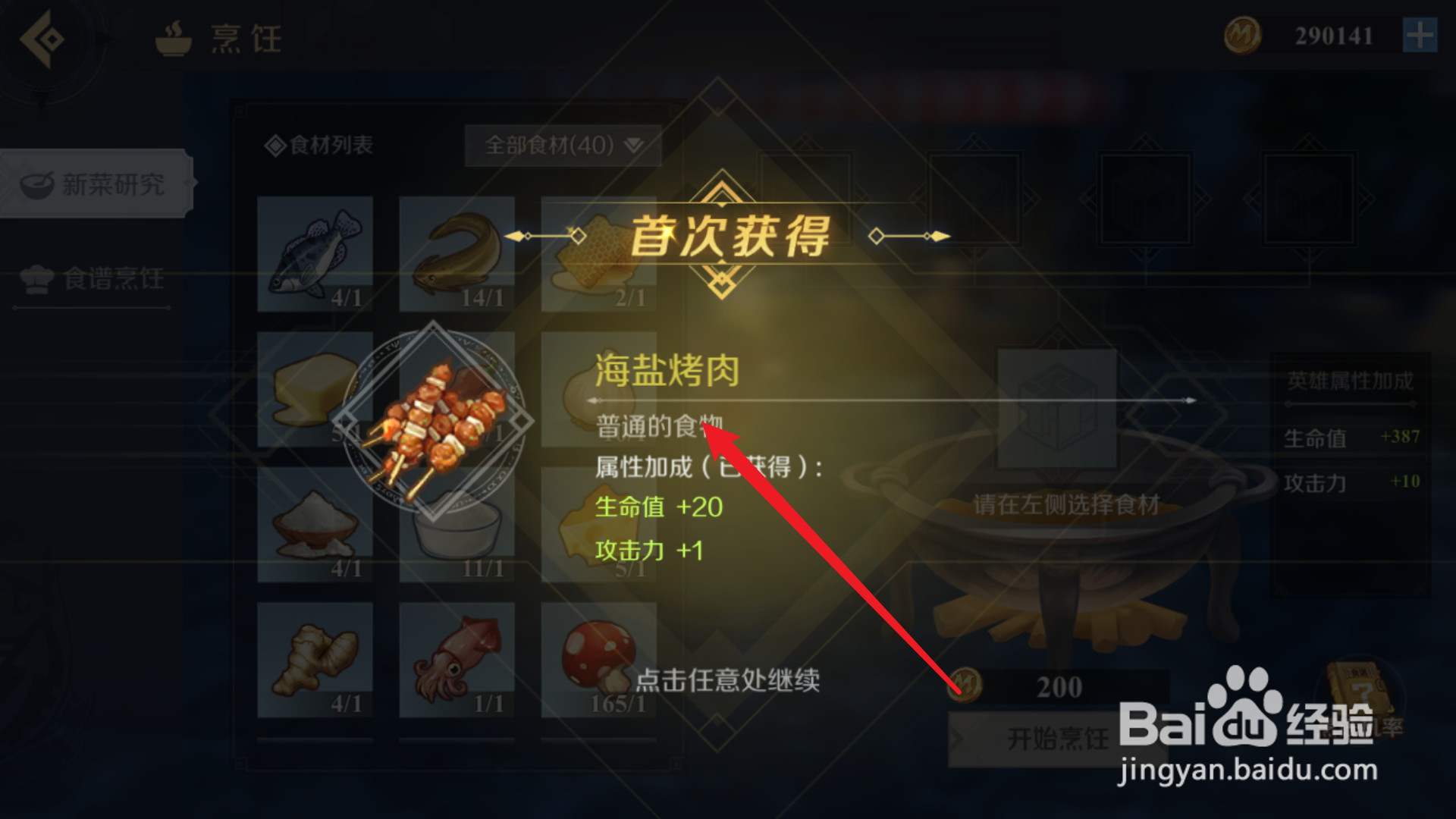The width and height of the screenshot is (1456, 819).
Task: Select the salt bowl ingredient
Action: point(315,523)
